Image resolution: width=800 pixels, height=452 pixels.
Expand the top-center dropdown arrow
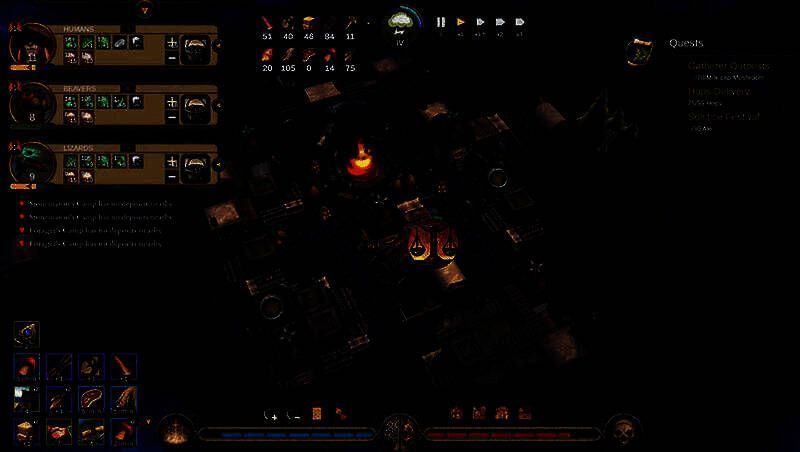point(146,10)
